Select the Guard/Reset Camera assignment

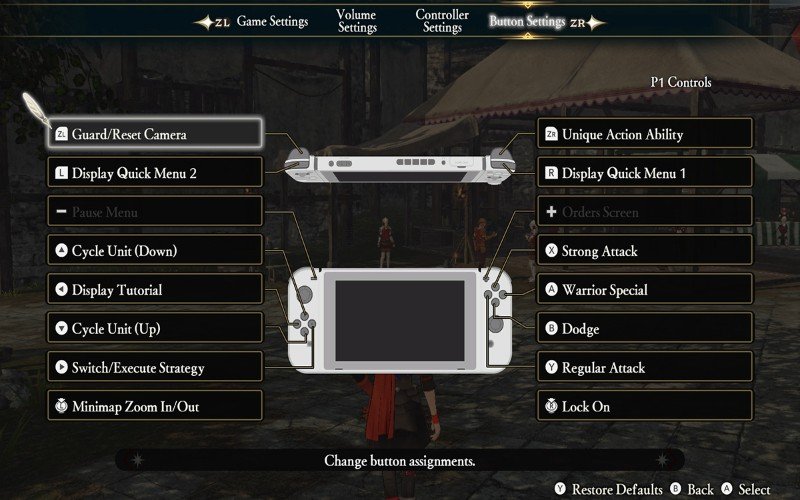click(x=155, y=133)
